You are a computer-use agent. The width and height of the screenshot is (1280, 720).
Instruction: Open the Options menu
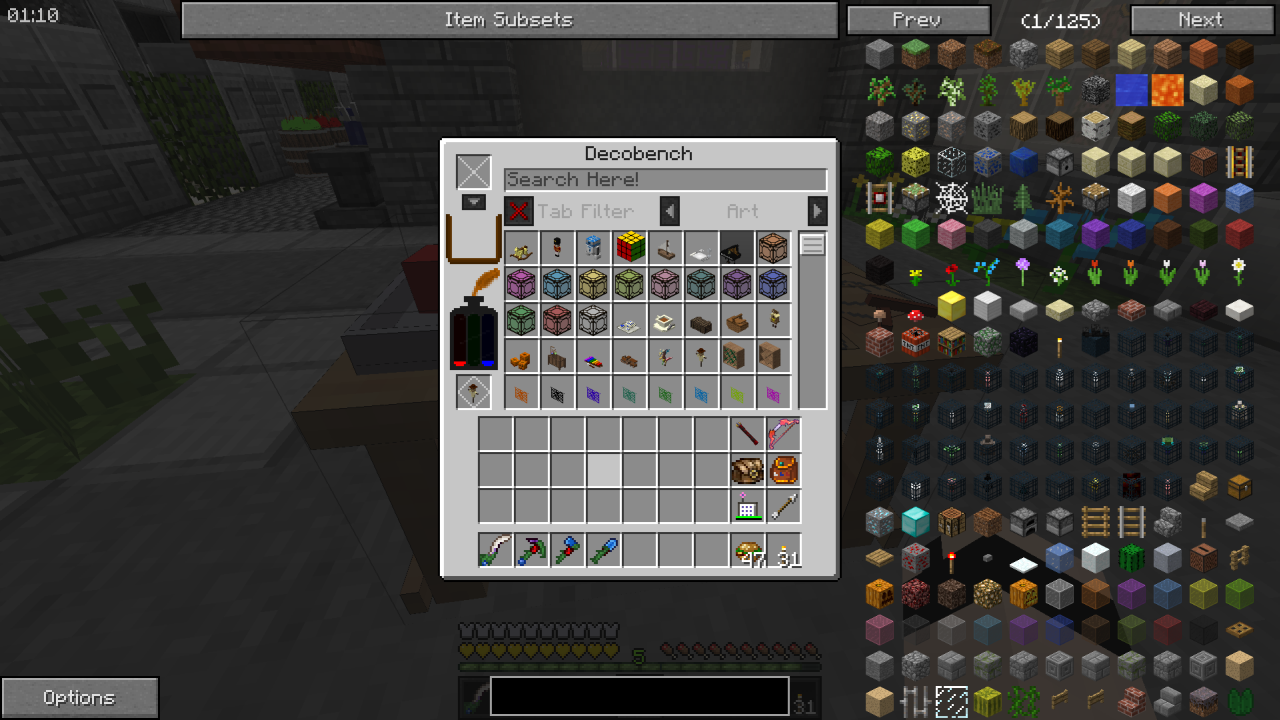click(79, 697)
